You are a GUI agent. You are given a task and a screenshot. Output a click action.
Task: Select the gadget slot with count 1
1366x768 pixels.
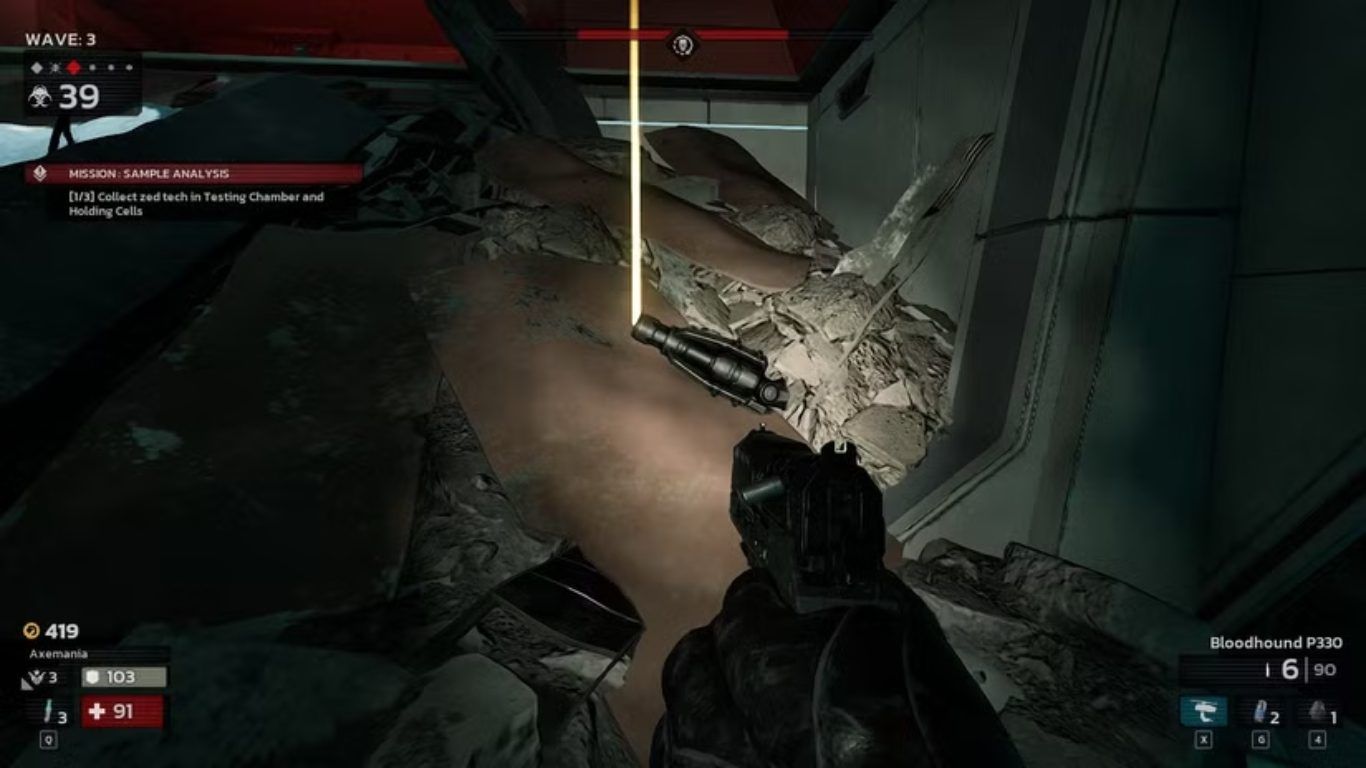click(1318, 713)
